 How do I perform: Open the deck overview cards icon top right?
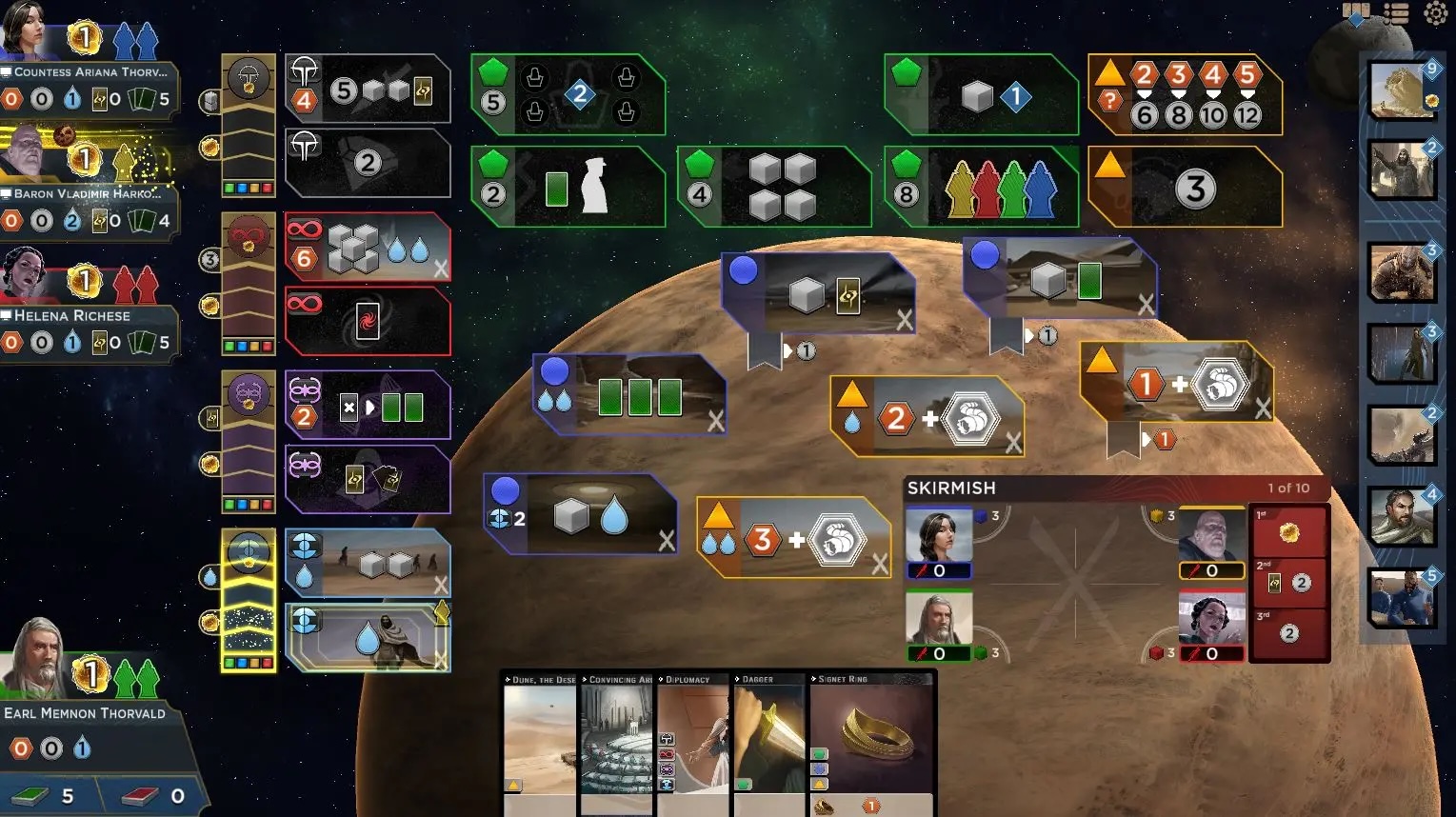1355,11
